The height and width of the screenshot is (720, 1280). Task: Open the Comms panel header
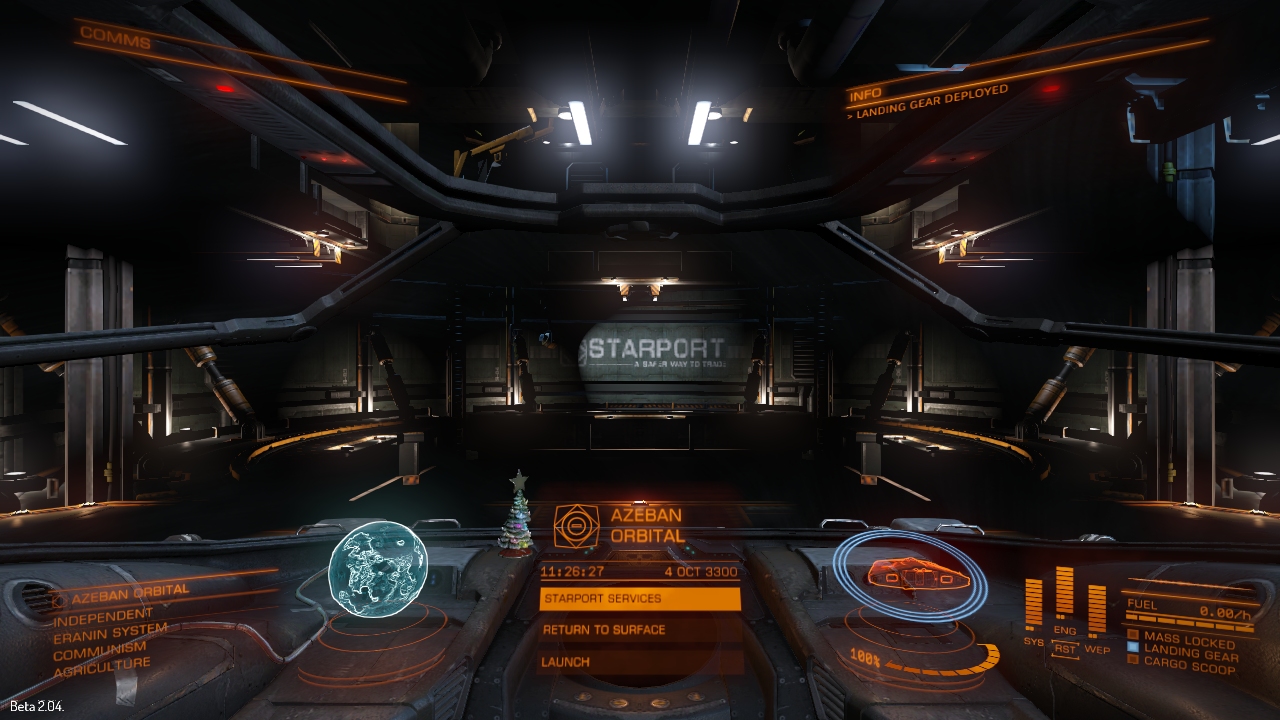coord(115,39)
